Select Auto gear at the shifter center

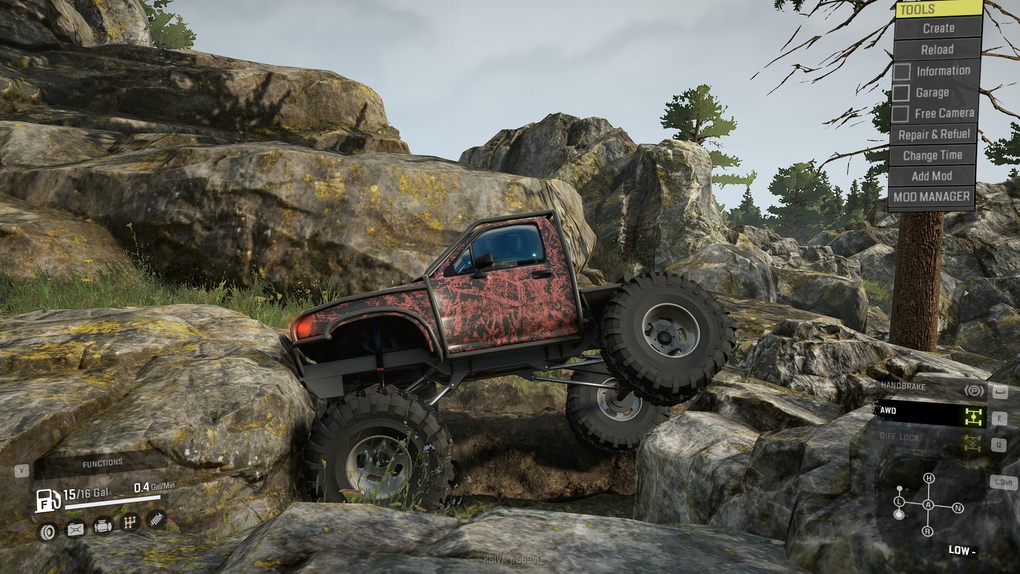928,505
